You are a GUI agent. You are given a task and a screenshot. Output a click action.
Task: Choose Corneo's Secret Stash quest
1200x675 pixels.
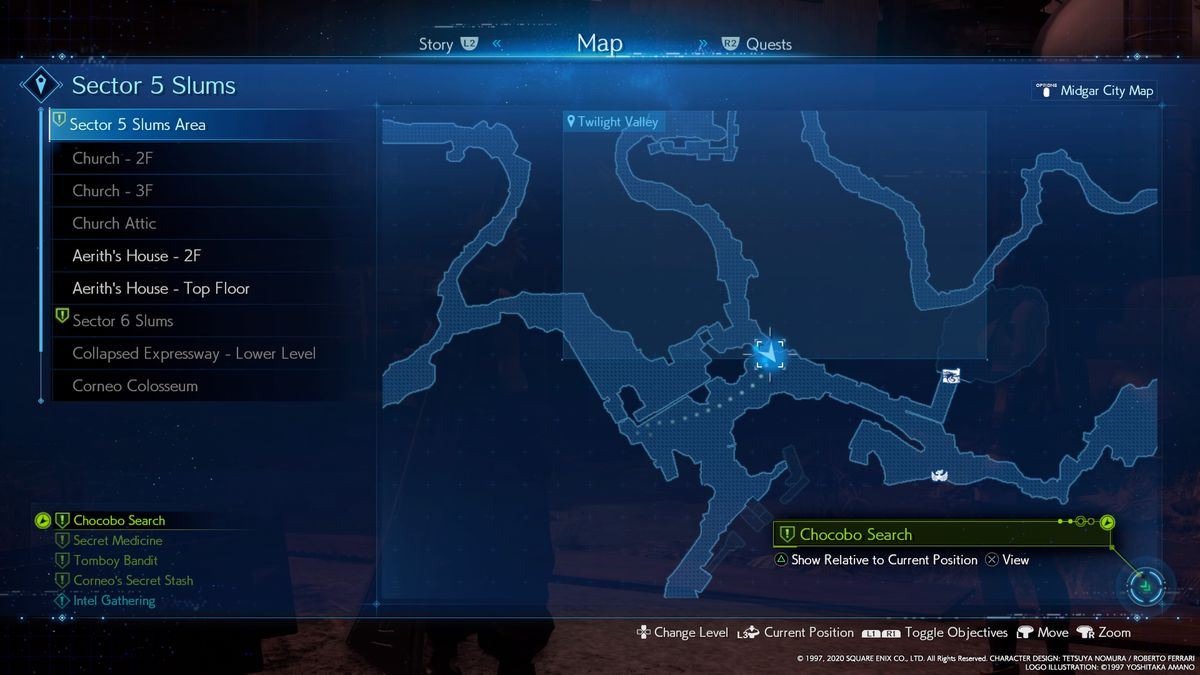[133, 581]
